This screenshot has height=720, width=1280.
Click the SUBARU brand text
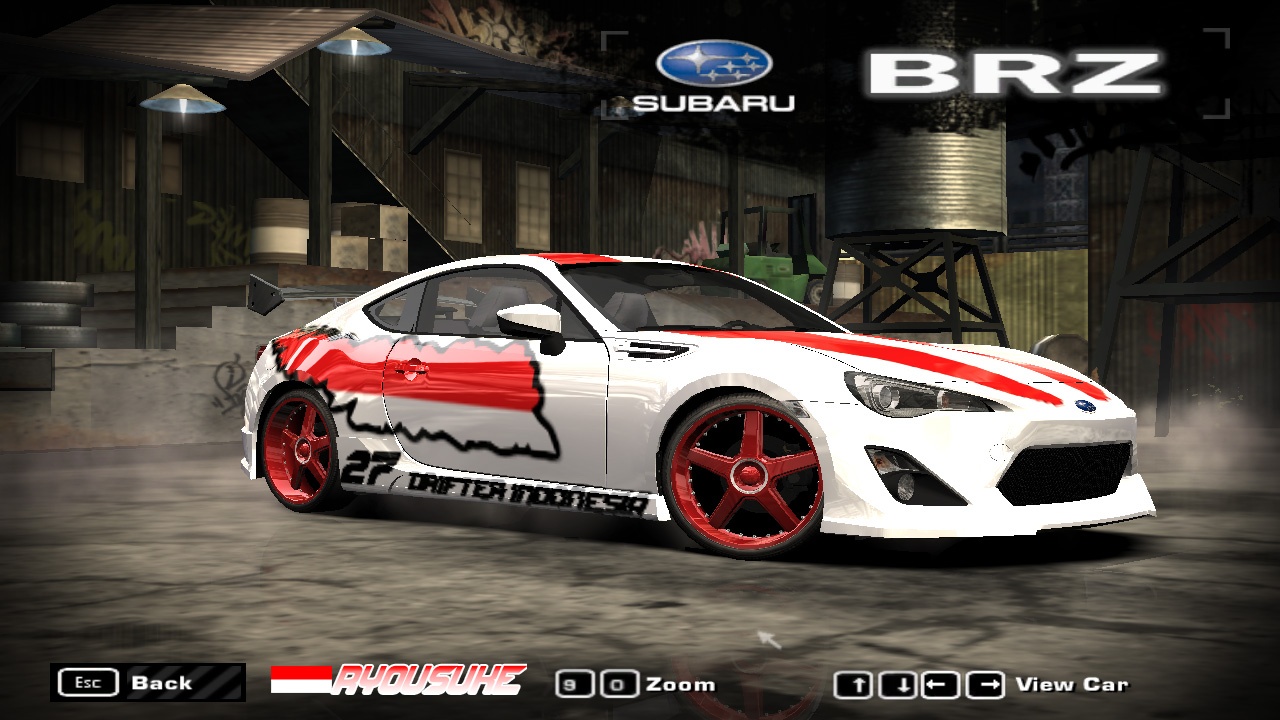point(713,102)
